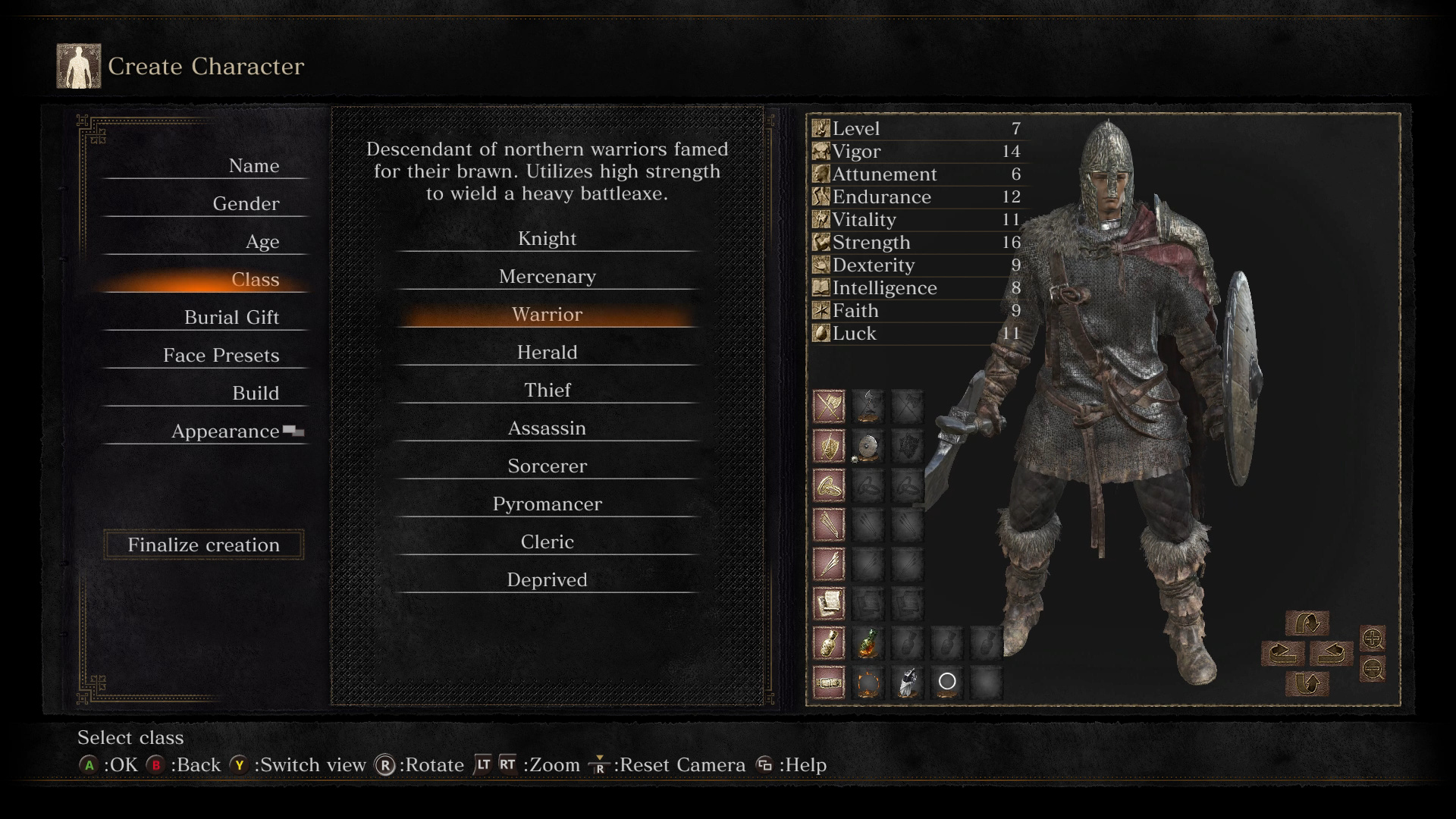Viewport: 1456px width, 819px height.
Task: Select the Pyromancer class
Action: [547, 504]
